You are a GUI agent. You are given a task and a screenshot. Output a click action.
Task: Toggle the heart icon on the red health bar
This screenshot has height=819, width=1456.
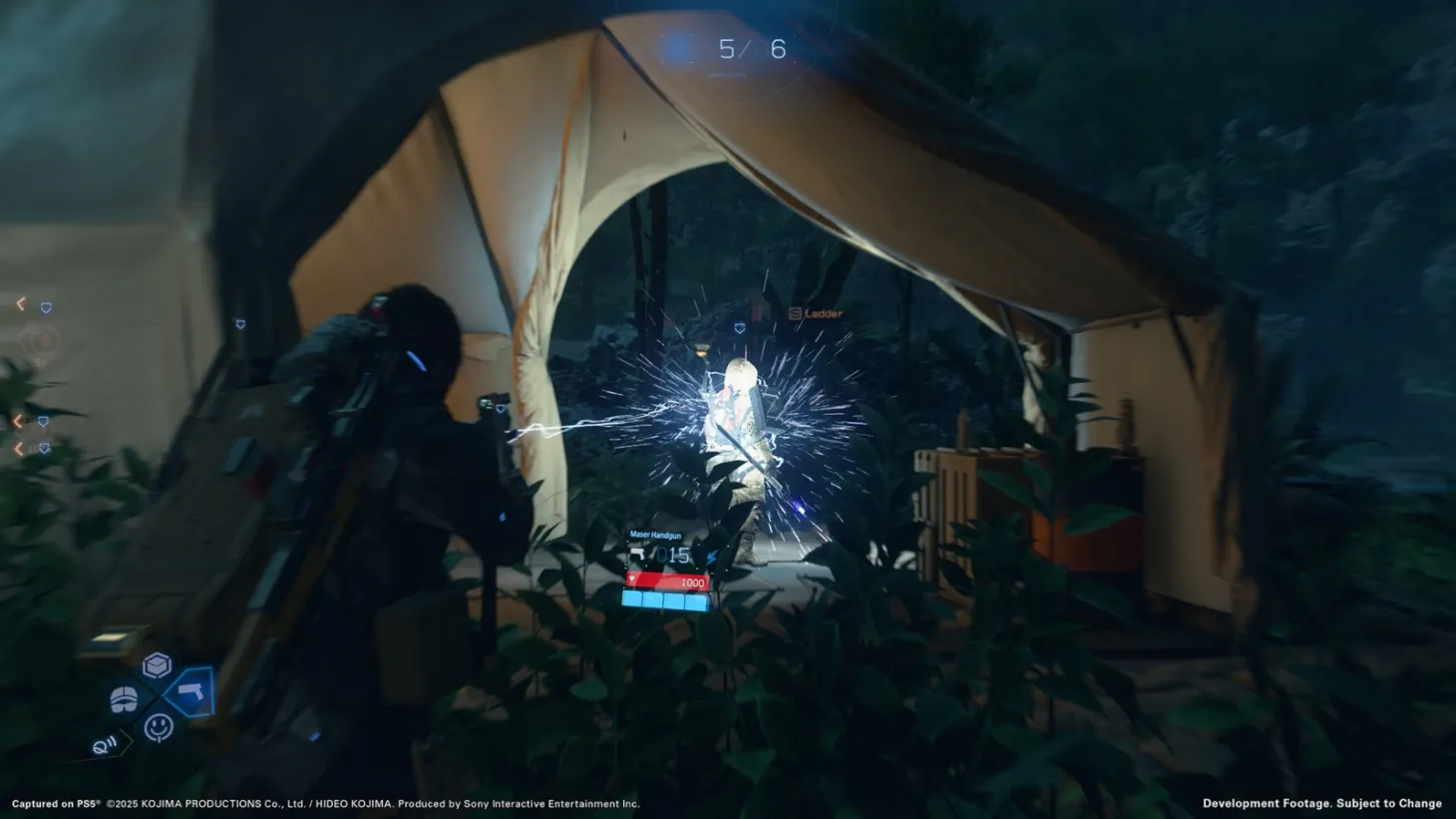[631, 579]
